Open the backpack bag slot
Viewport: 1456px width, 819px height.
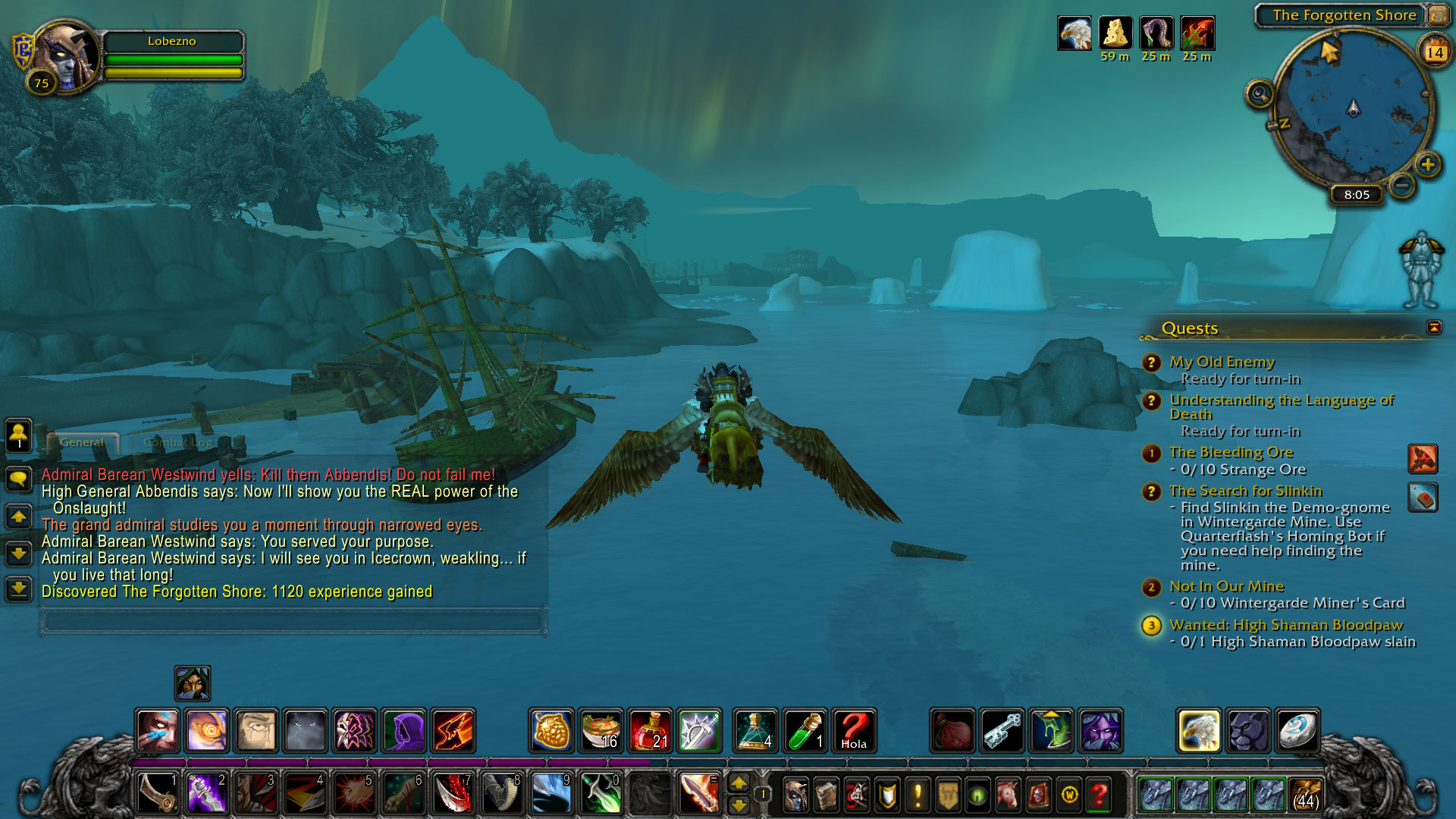pos(1306,794)
